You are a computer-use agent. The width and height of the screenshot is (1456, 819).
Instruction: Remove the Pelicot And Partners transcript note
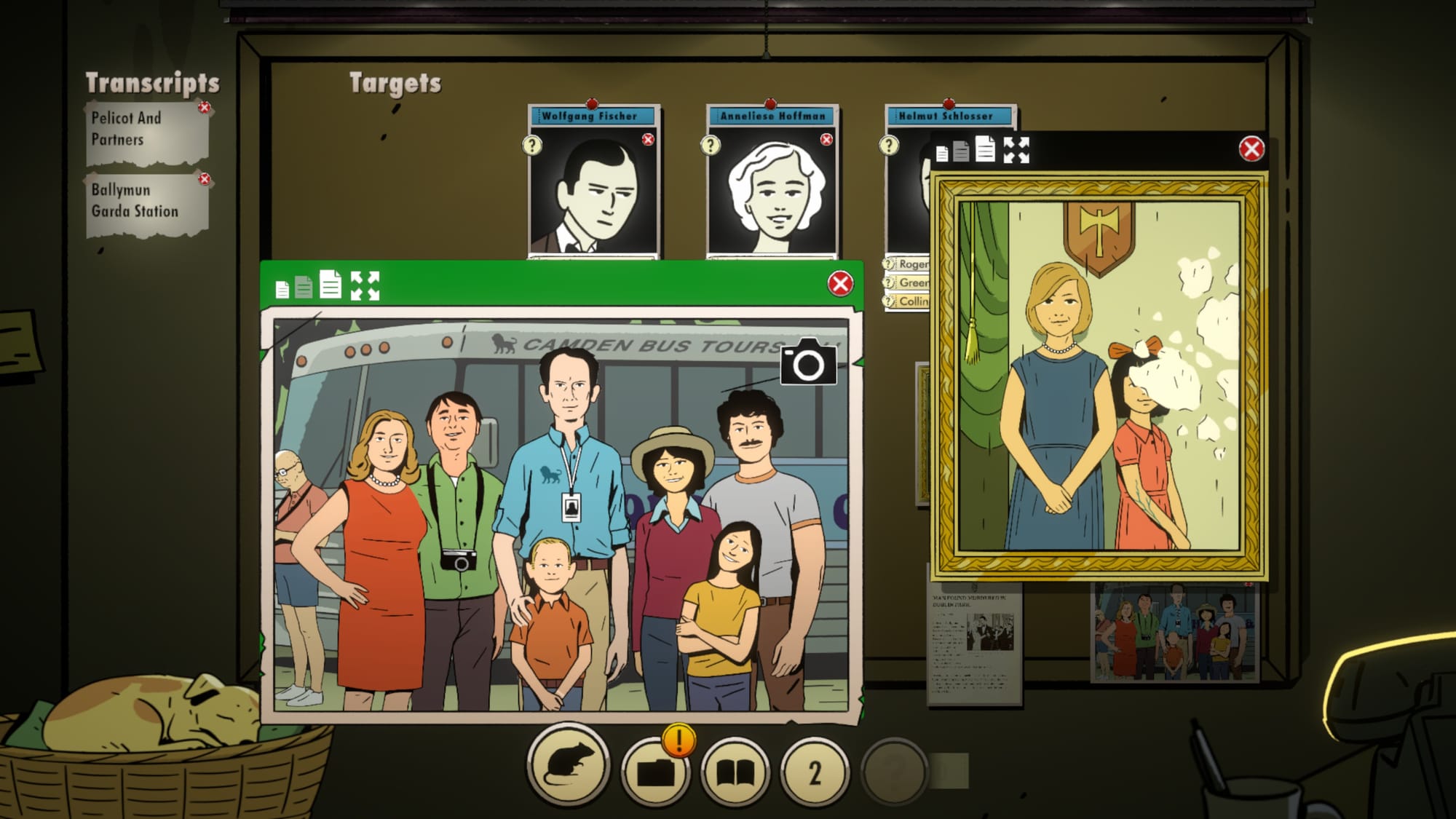pyautogui.click(x=205, y=108)
